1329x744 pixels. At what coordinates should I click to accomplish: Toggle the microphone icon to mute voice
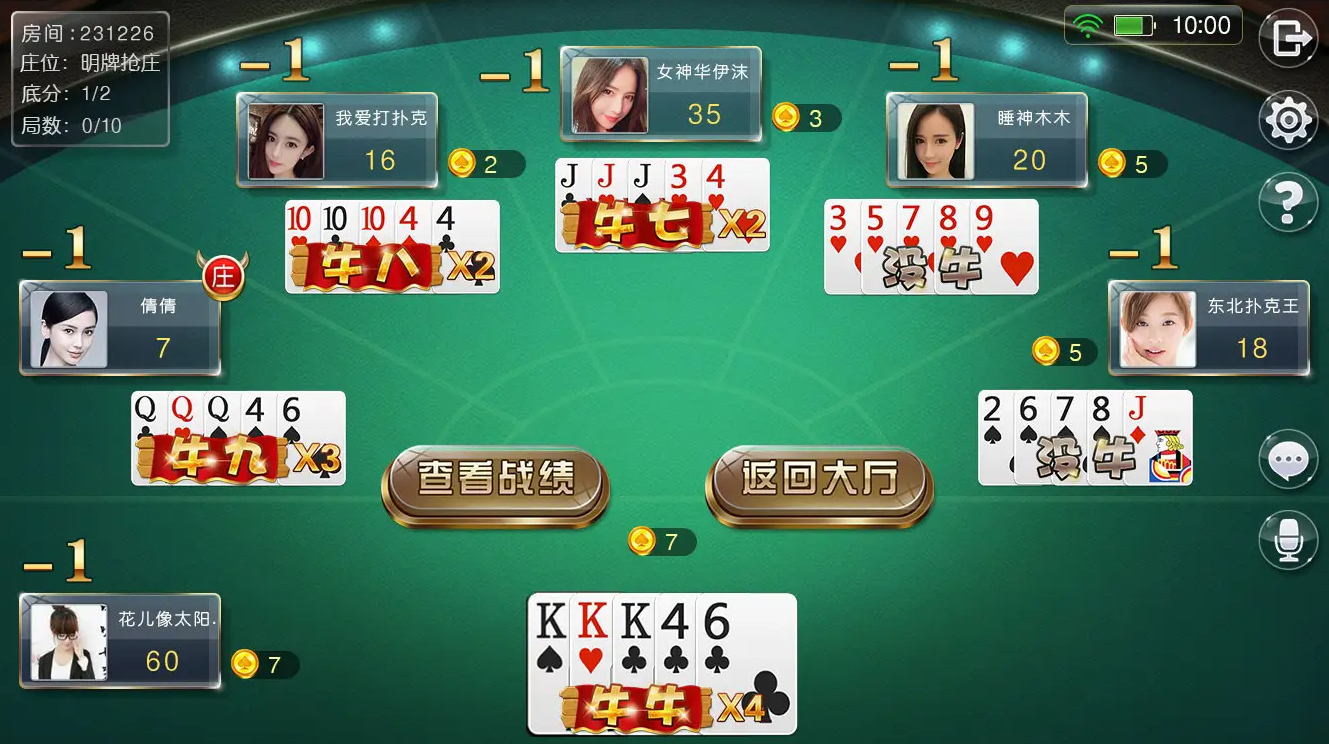click(1289, 539)
